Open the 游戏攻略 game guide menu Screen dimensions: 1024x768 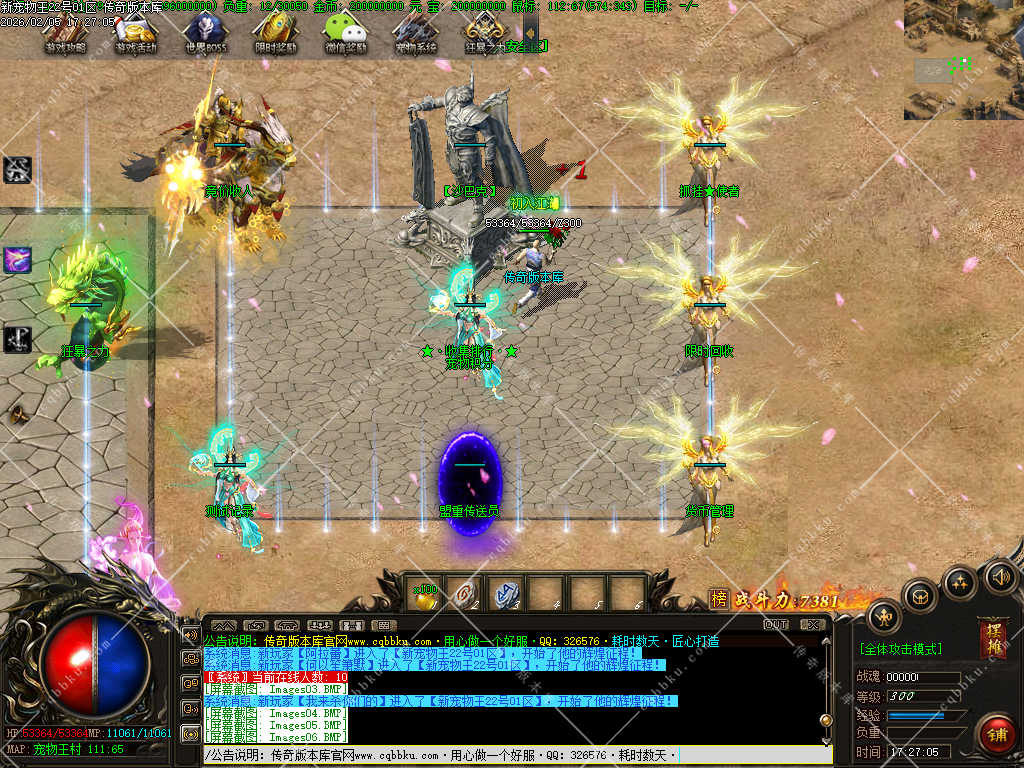pos(65,34)
